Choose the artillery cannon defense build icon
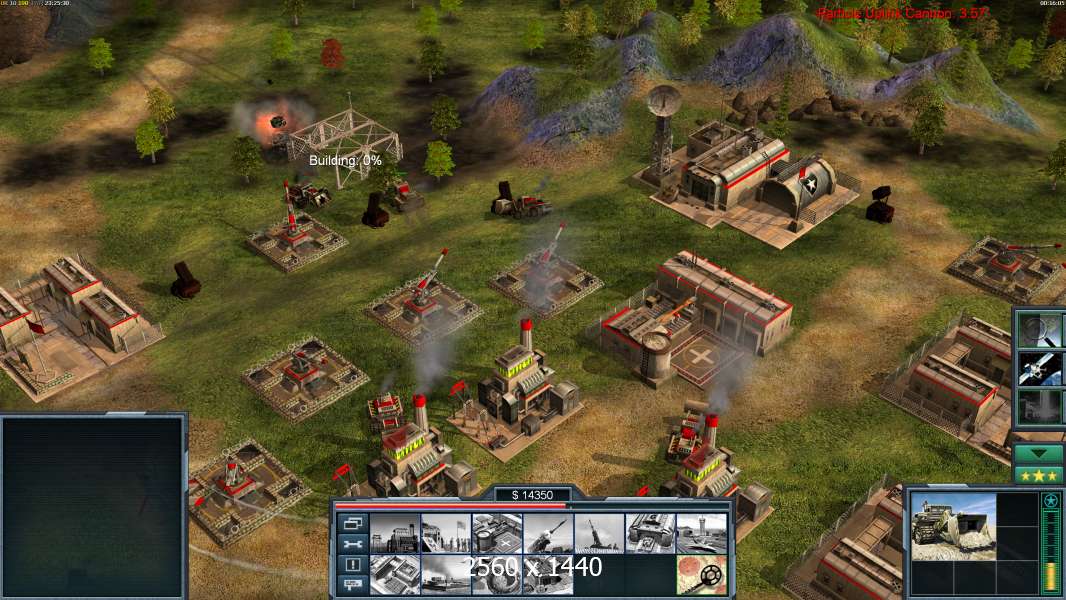 click(x=598, y=533)
